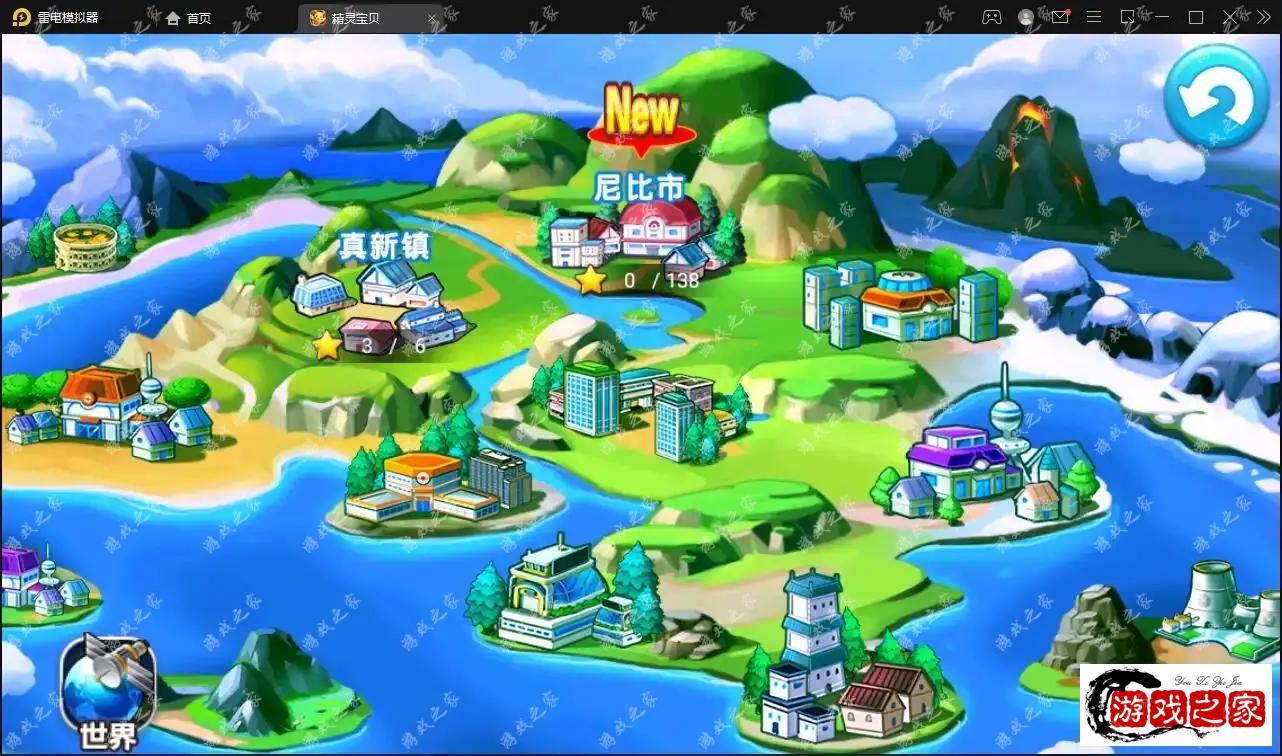This screenshot has height=756, width=1282.
Task: Switch to the 首页 home tab
Action: pos(189,18)
